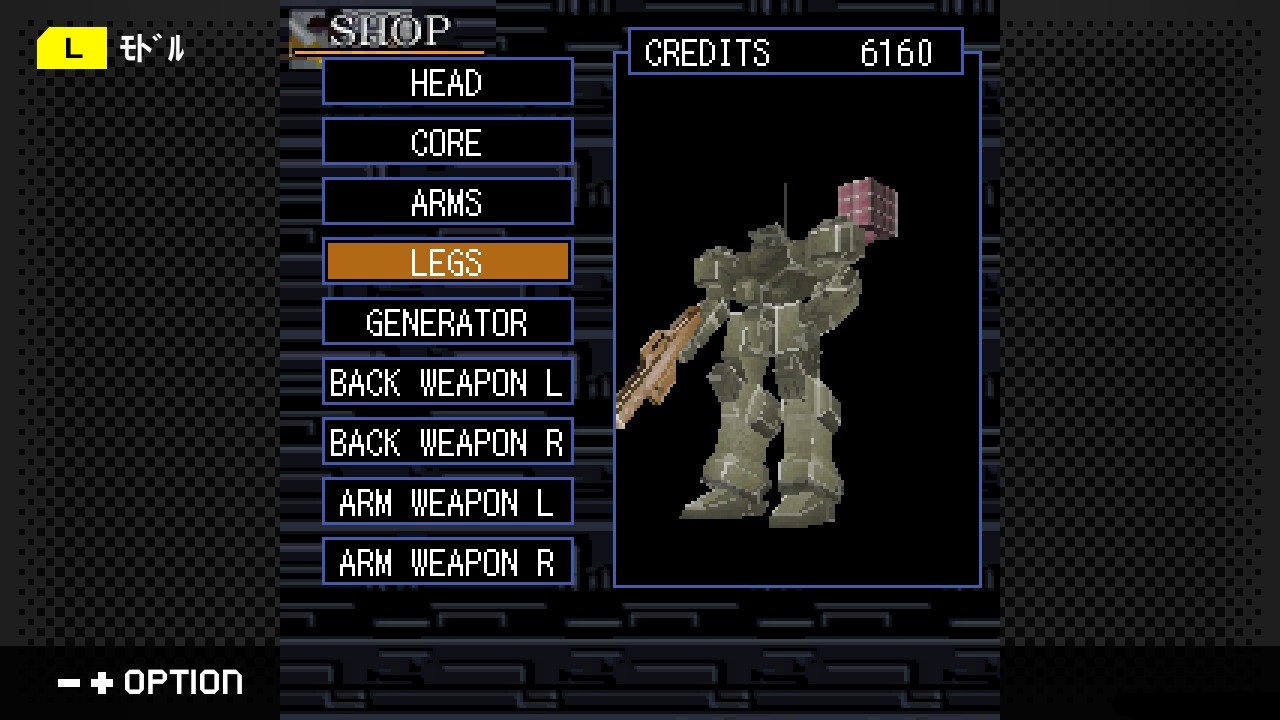Open the GENERATOR shop section

coord(447,321)
